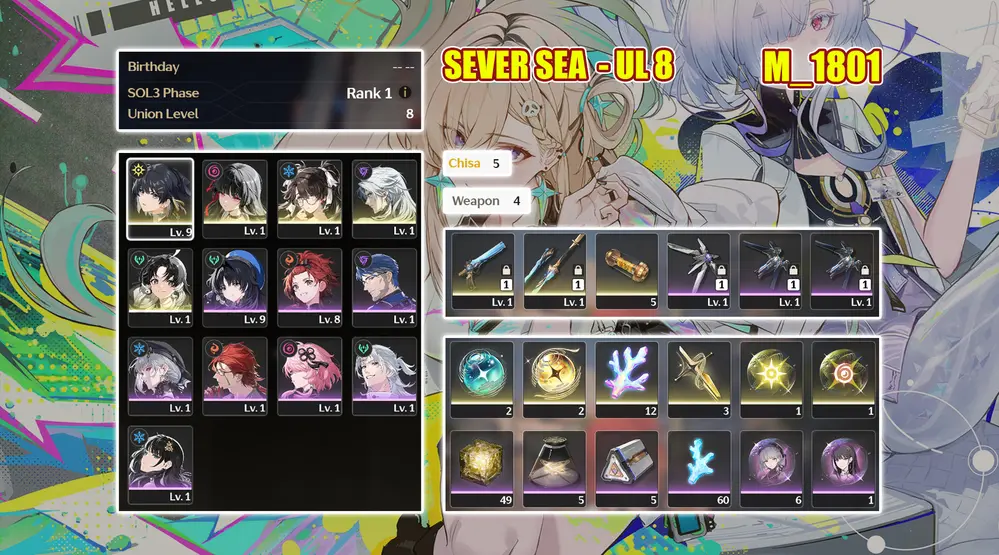Click the info icon beside Rank 1
This screenshot has height=555, width=999.
click(405, 93)
